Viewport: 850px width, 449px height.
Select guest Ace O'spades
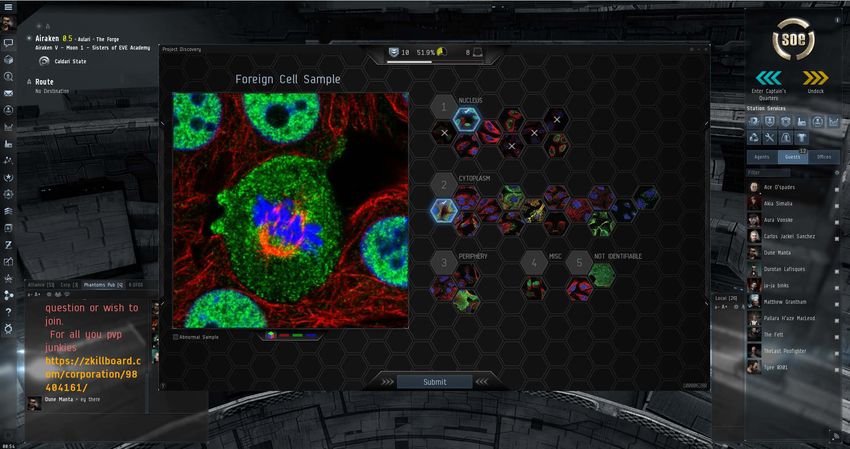(x=782, y=187)
